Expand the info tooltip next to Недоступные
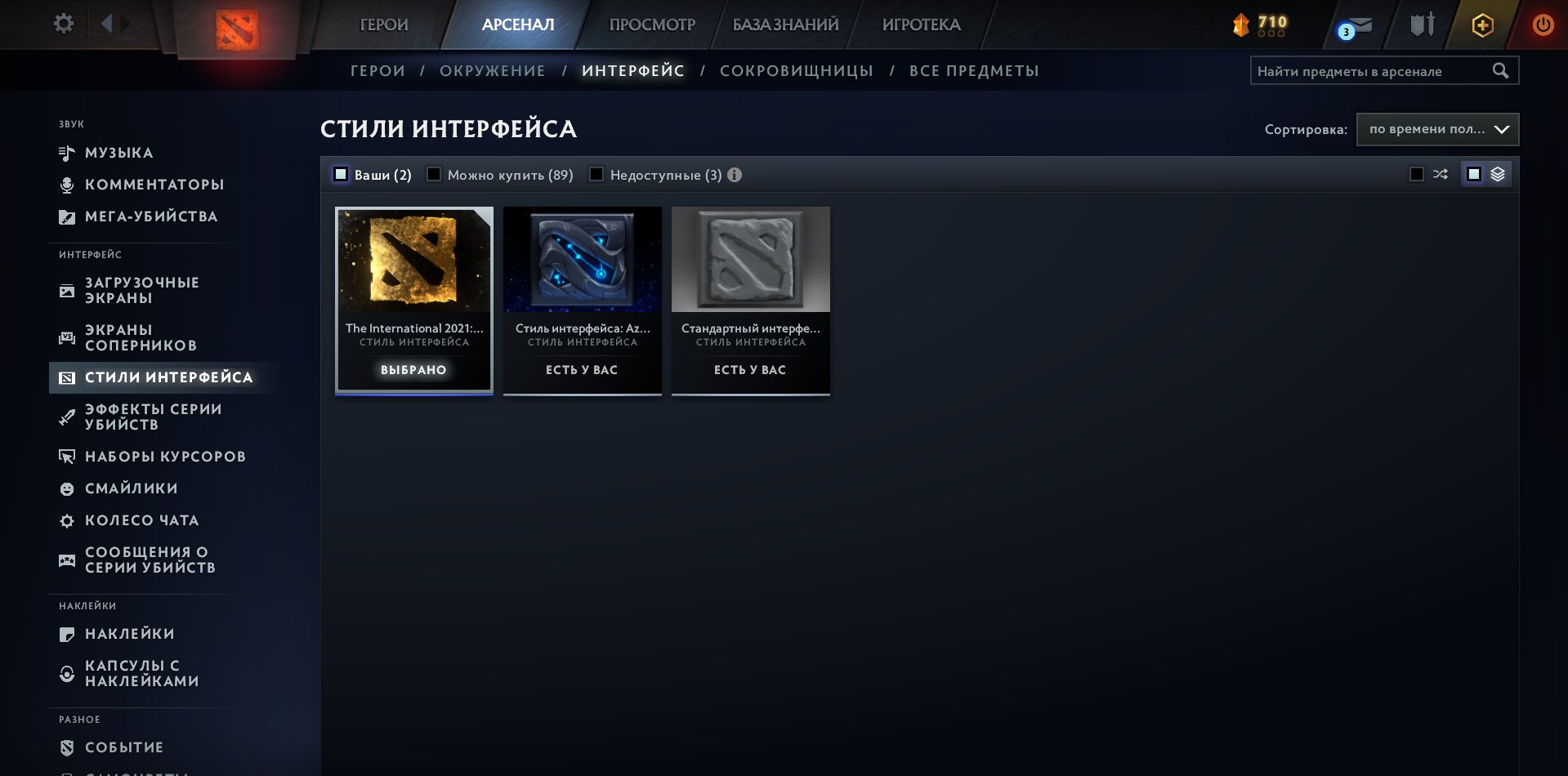The height and width of the screenshot is (776, 1568). [x=734, y=174]
